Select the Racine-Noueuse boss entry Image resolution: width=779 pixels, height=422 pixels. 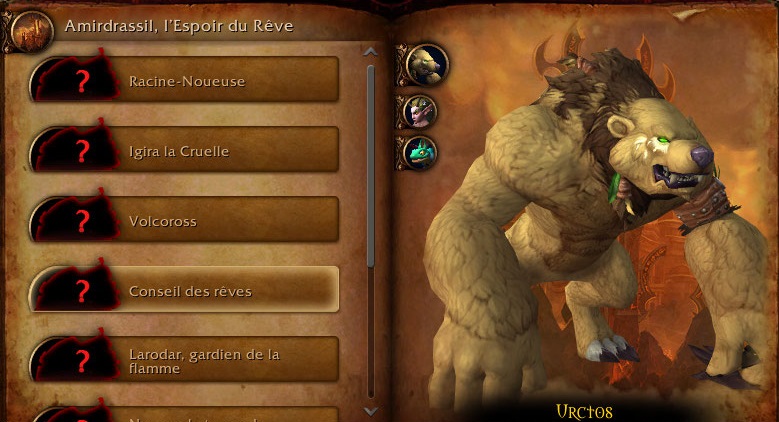click(x=186, y=80)
